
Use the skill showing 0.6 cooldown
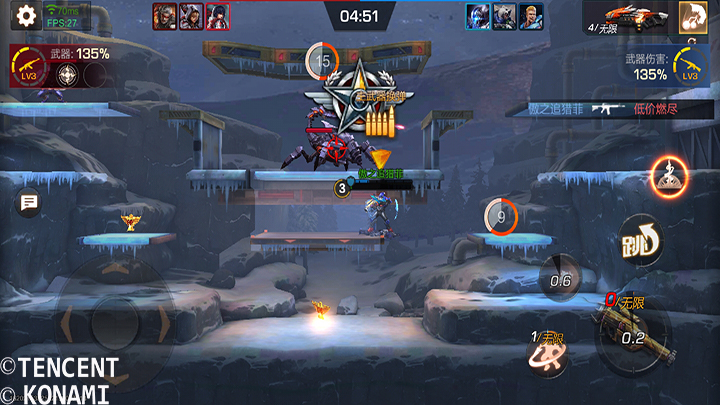559,280
